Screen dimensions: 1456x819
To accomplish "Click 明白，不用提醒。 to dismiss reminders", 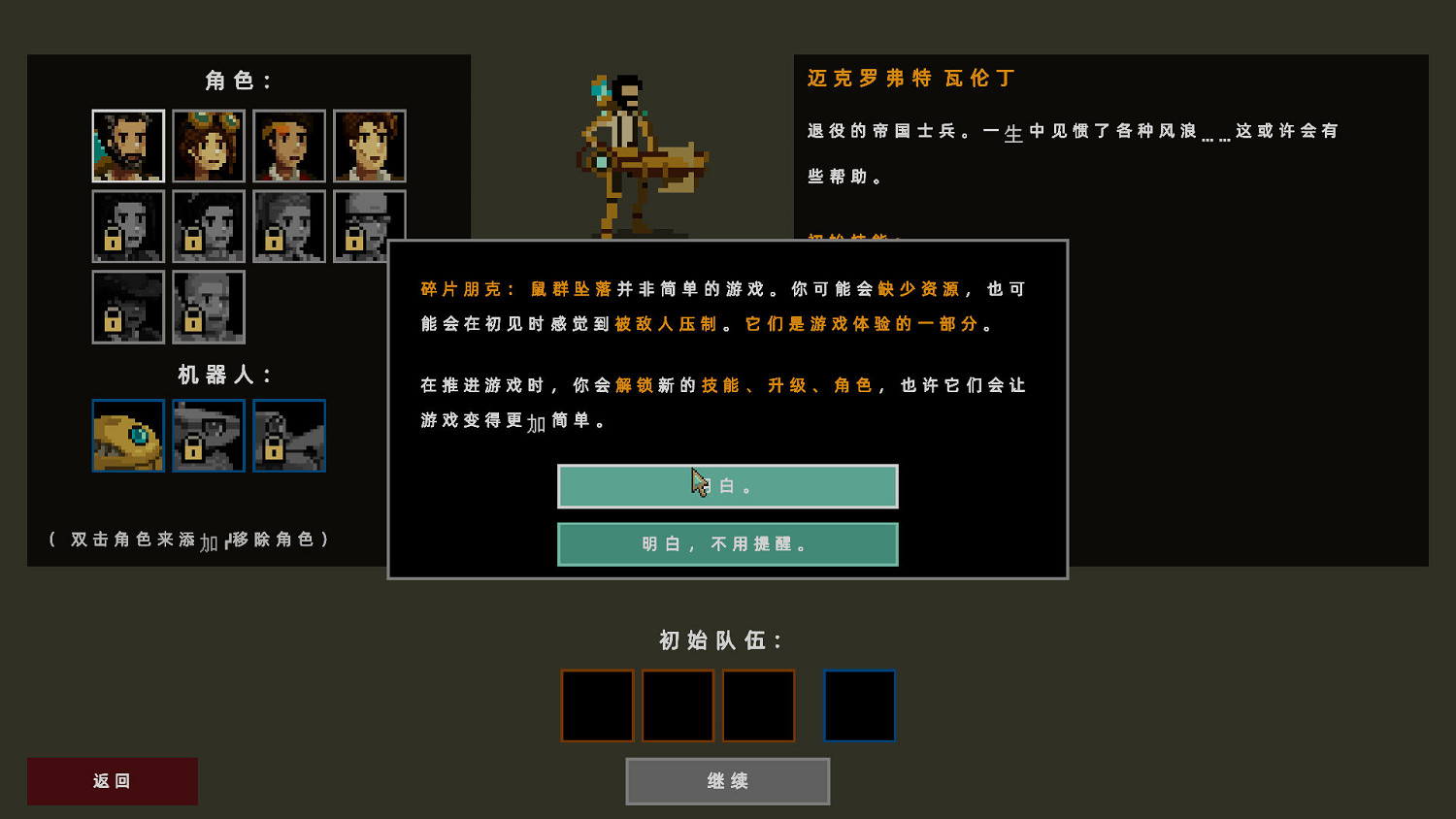I will click(x=727, y=544).
